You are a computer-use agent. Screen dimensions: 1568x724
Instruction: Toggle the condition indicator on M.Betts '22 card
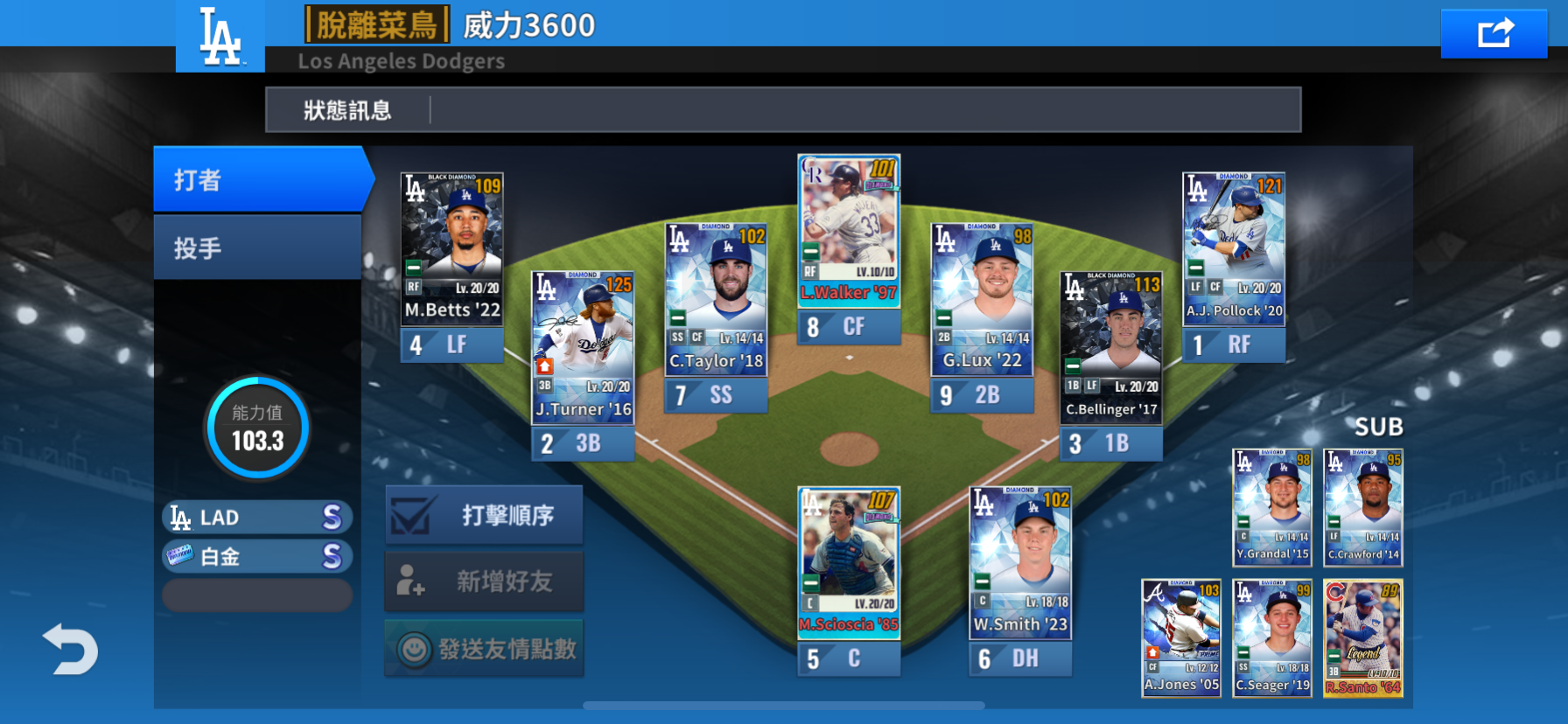(x=412, y=268)
